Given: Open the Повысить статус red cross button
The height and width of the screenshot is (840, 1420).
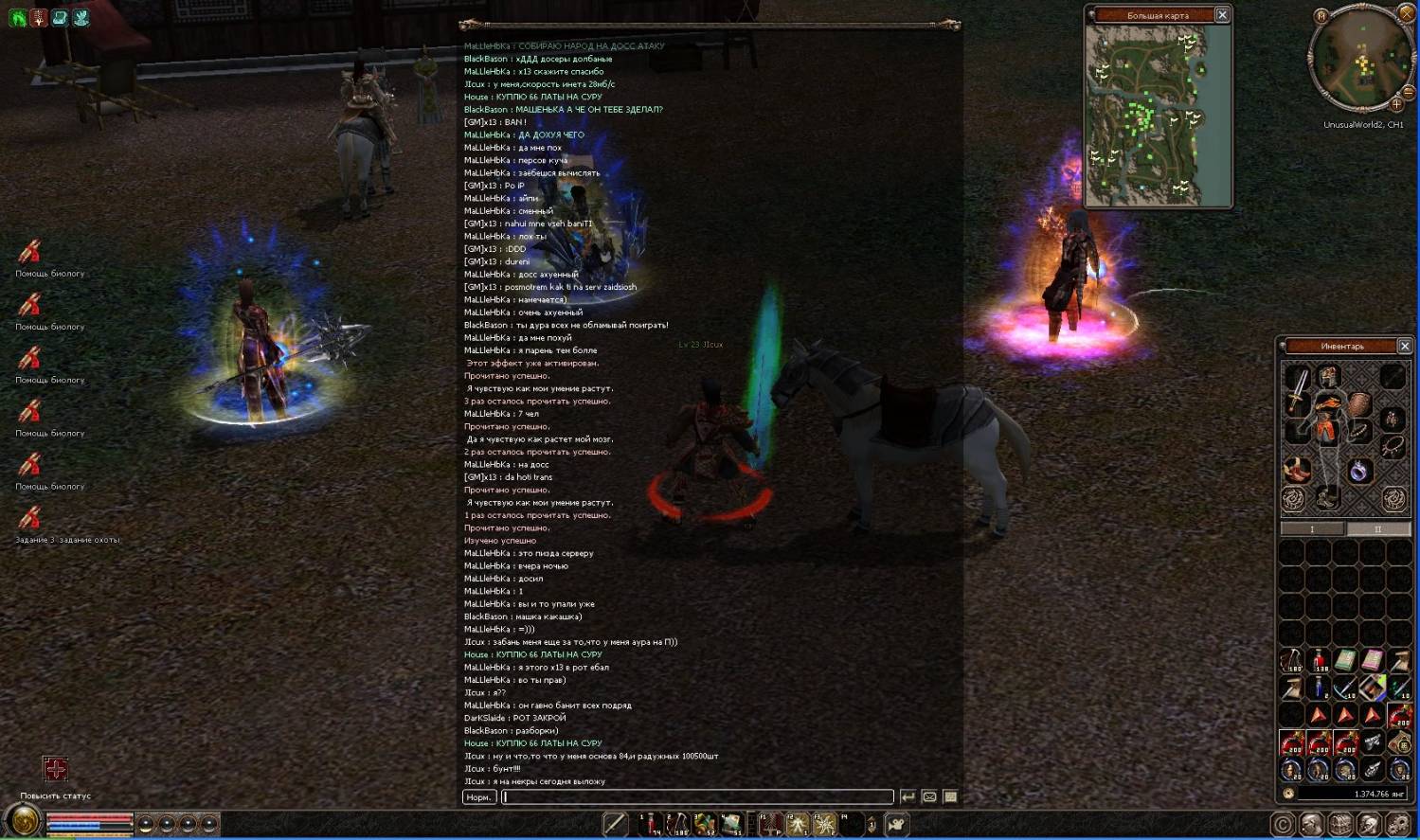Looking at the screenshot, I should pyautogui.click(x=55, y=768).
